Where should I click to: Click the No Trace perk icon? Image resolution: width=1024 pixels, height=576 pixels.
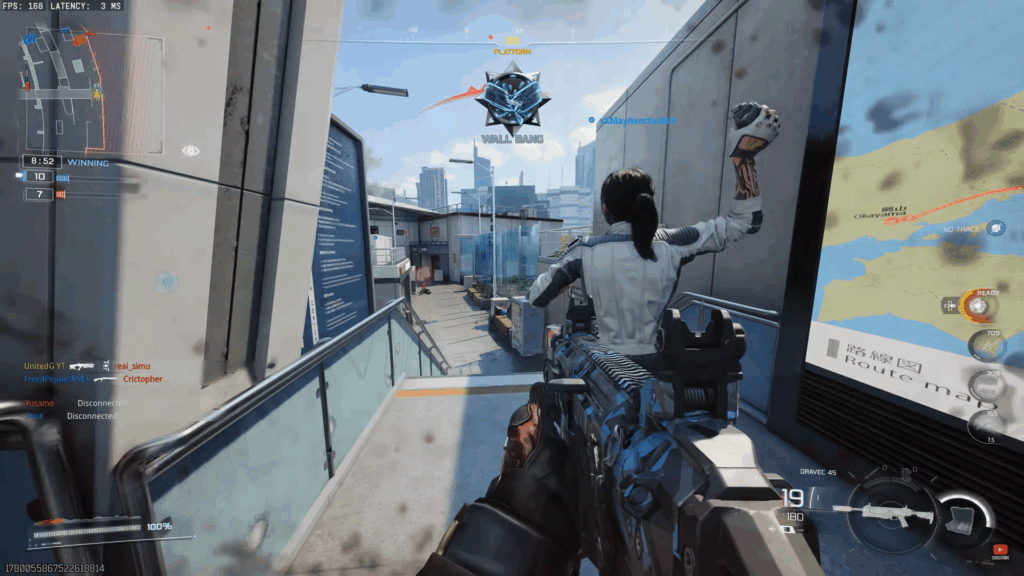pyautogui.click(x=996, y=228)
